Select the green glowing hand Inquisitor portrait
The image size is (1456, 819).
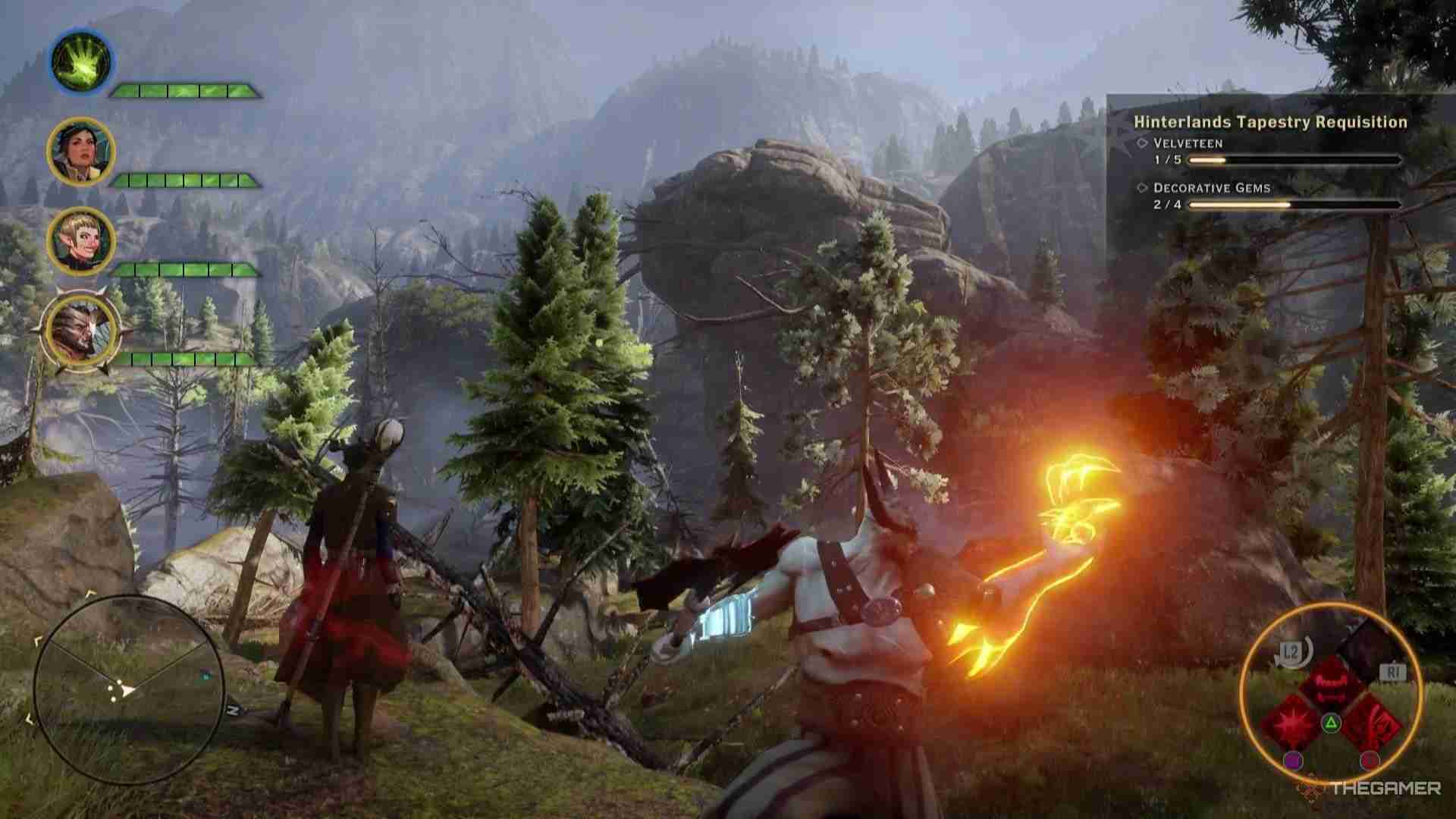tap(81, 61)
